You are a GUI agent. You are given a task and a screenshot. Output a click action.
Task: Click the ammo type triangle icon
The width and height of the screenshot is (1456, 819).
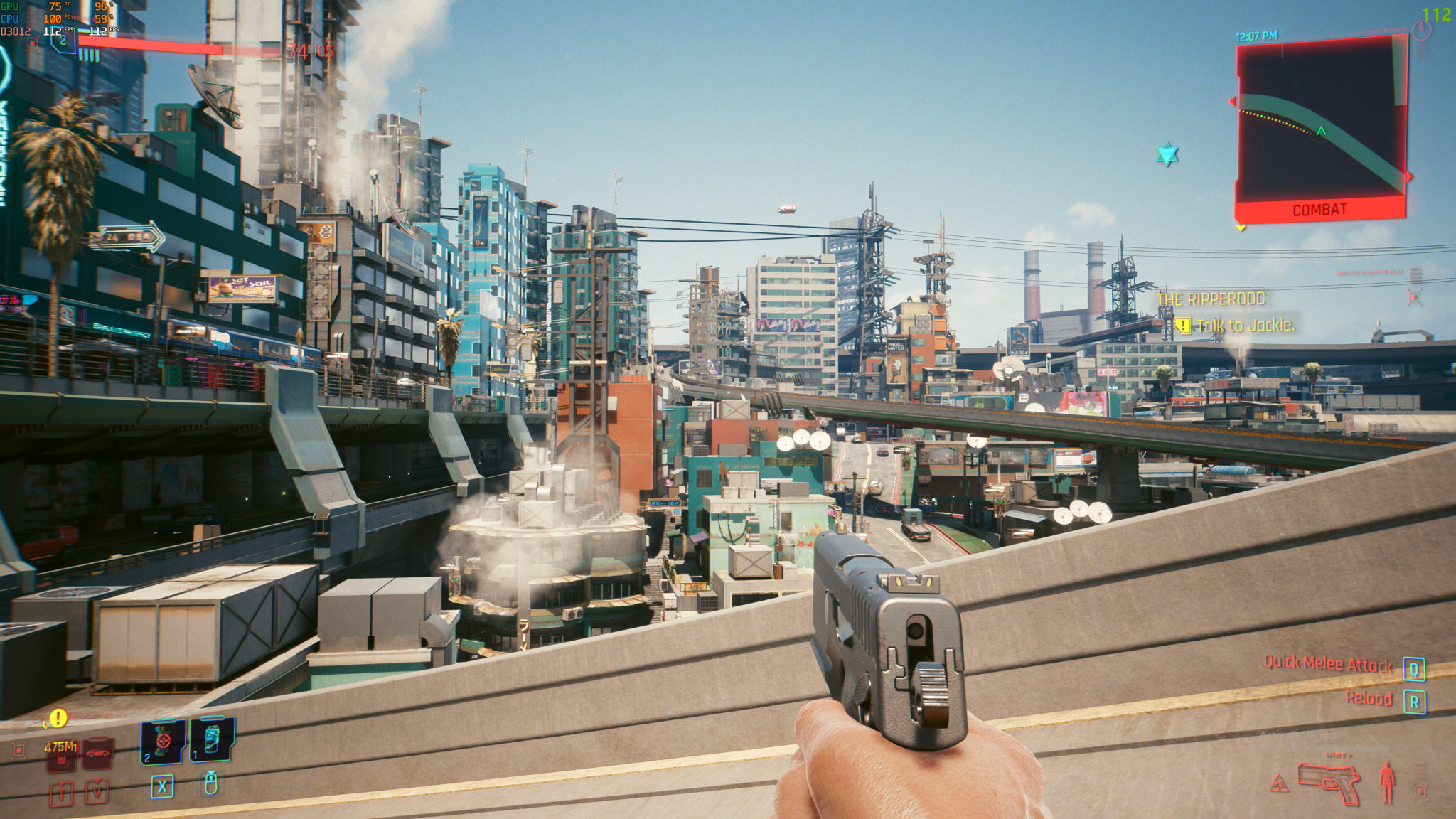pyautogui.click(x=1279, y=785)
